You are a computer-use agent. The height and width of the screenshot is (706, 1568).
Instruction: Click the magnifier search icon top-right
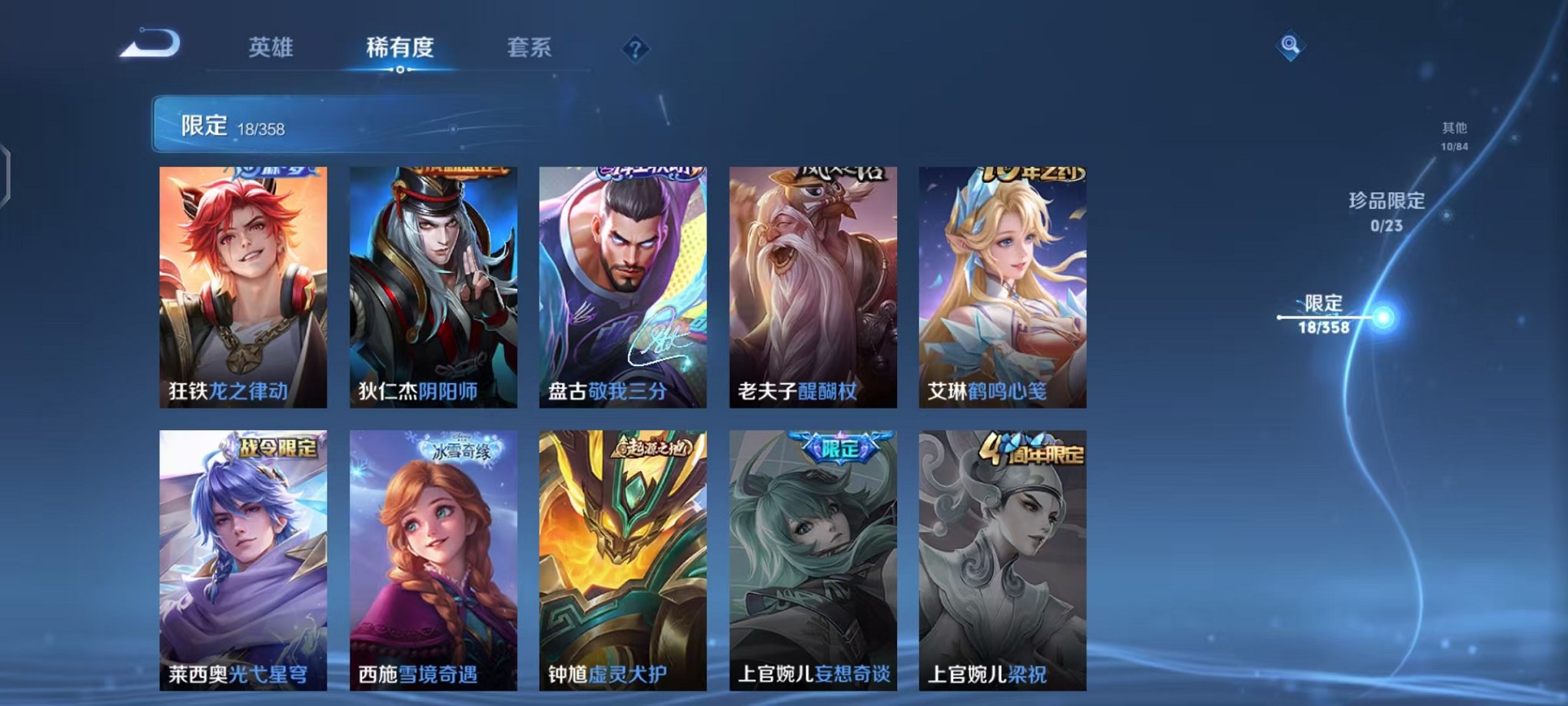coord(1291,45)
